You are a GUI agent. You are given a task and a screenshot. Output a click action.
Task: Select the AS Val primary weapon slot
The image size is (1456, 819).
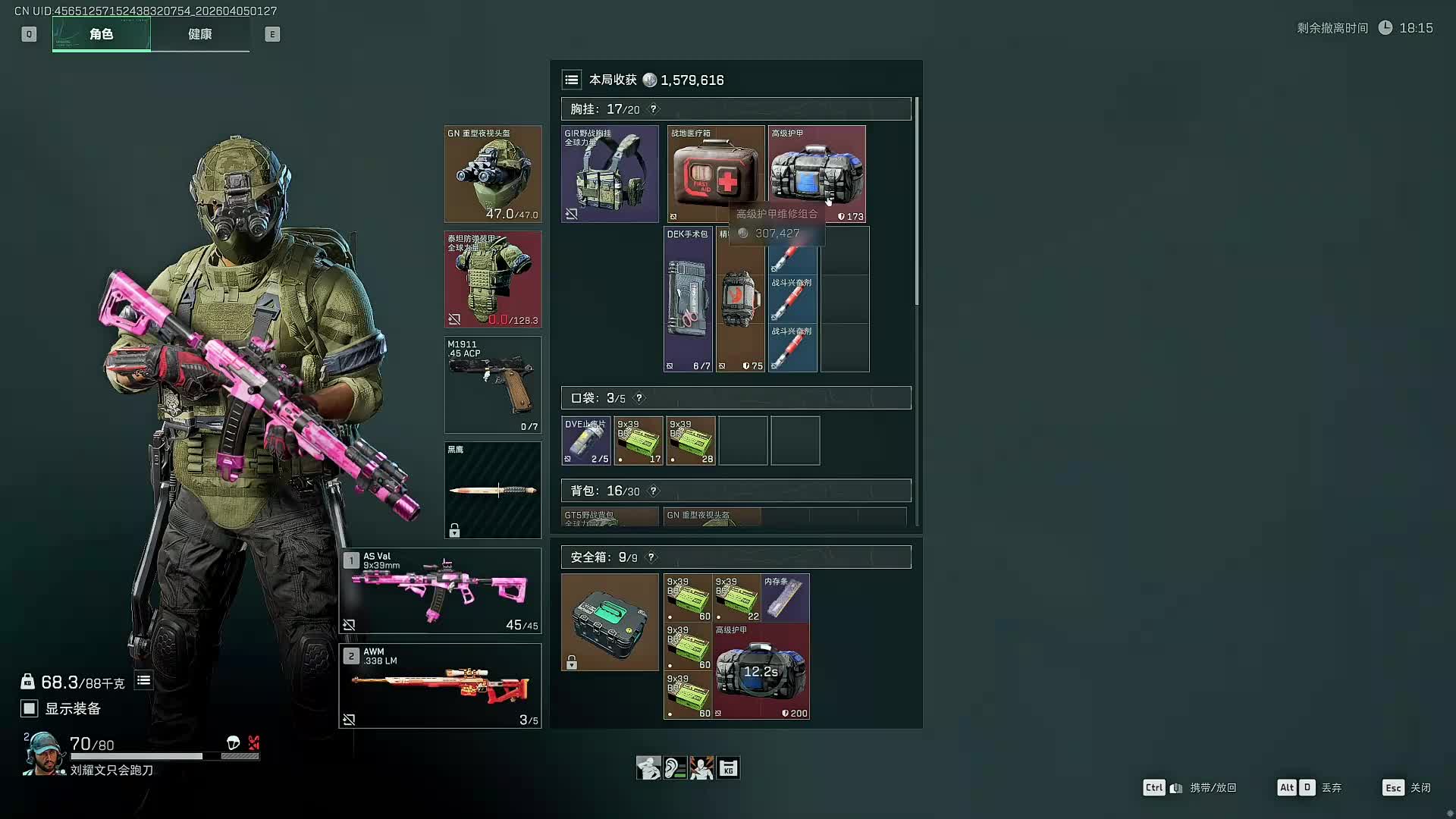(440, 591)
